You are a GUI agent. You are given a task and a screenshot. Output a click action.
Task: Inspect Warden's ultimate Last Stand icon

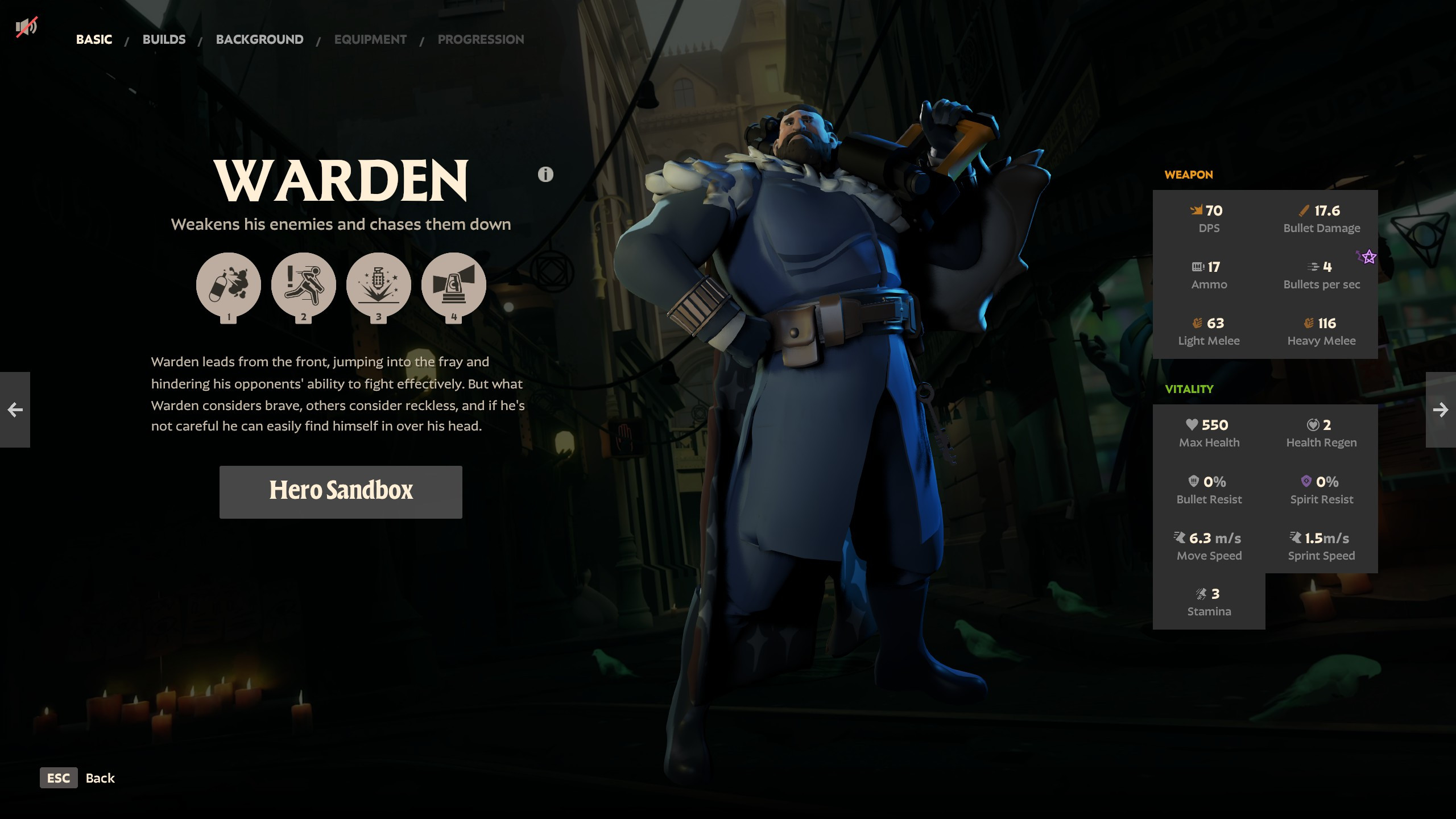[454, 286]
